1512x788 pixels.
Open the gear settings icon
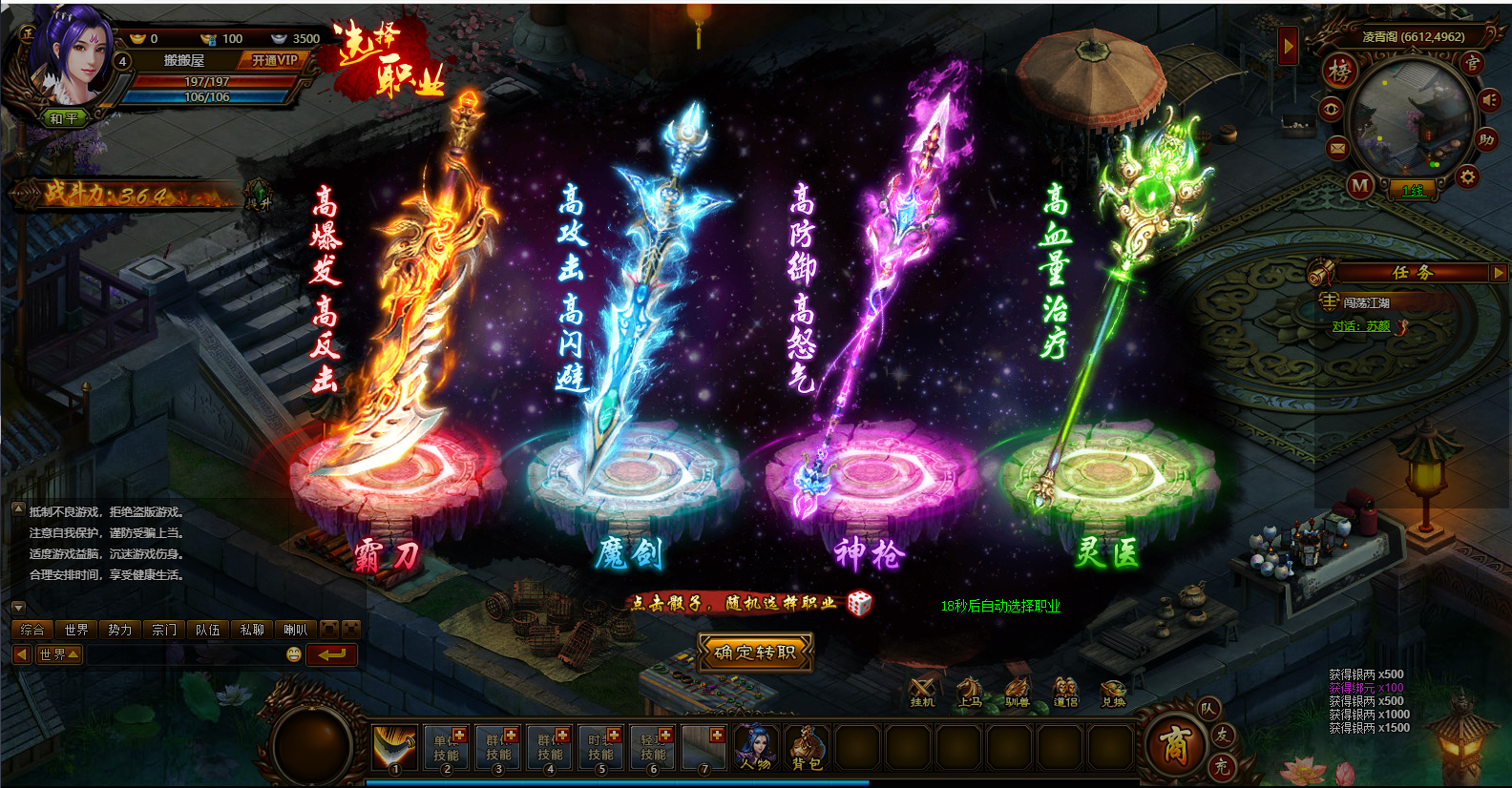click(x=1467, y=176)
